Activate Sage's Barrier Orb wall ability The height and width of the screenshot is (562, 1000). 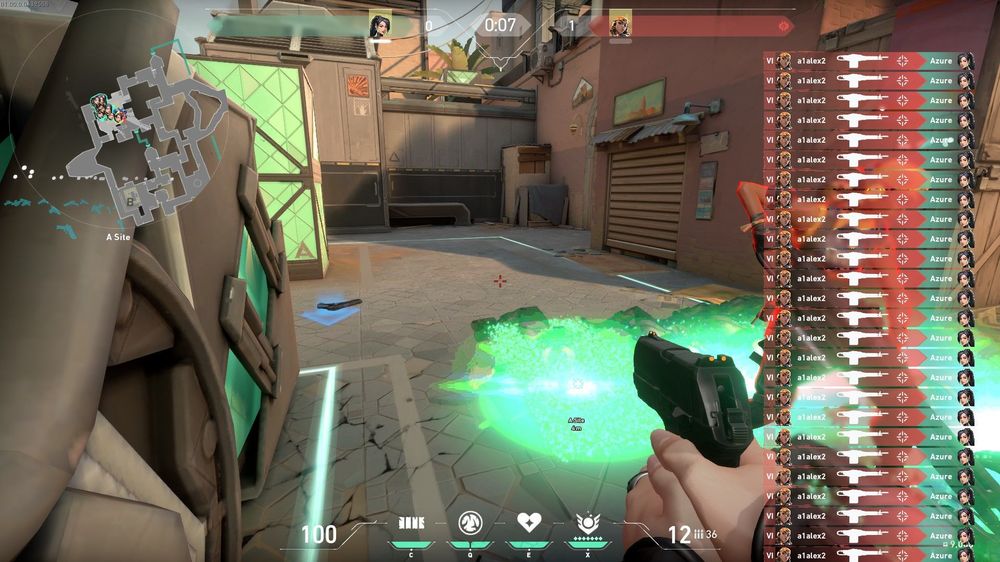[x=411, y=522]
